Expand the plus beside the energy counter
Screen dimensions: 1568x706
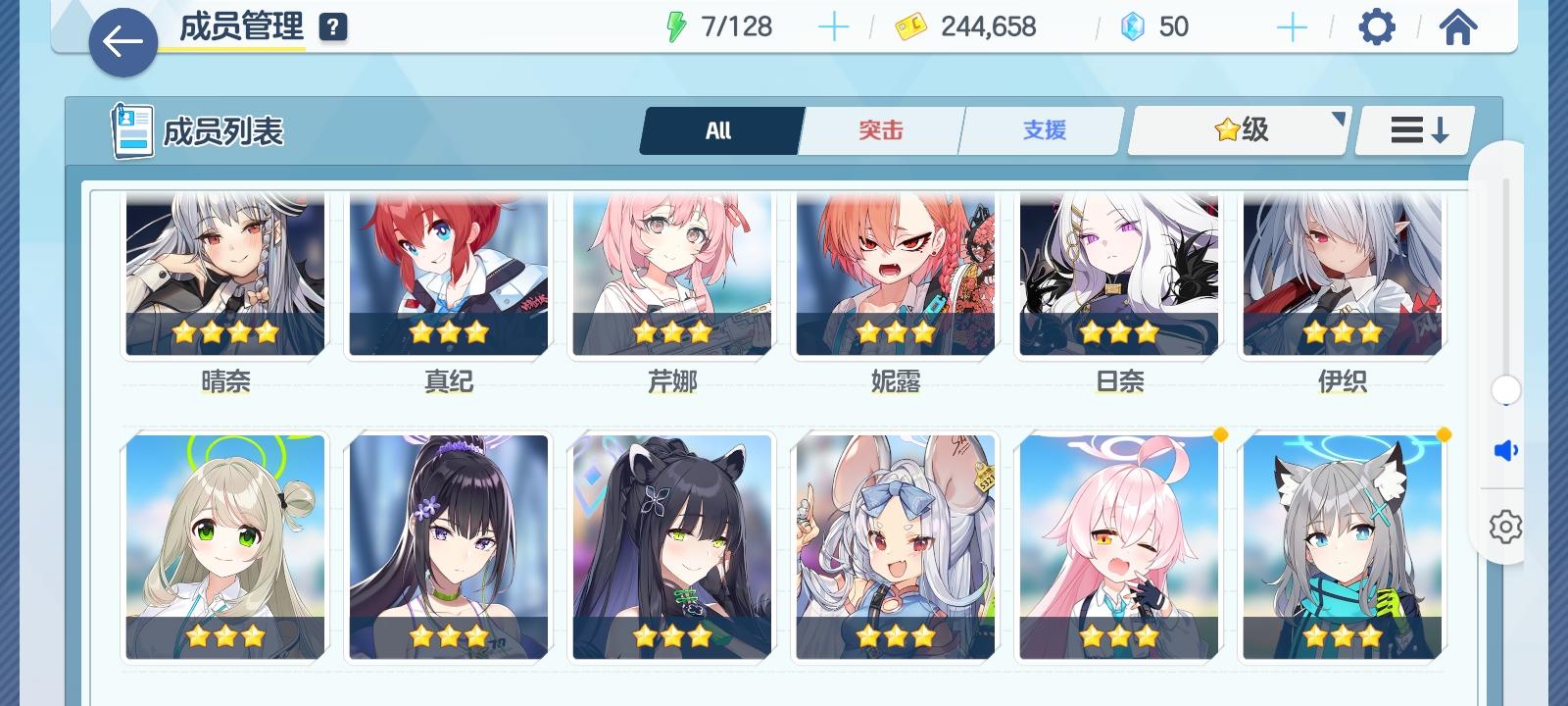[x=833, y=25]
